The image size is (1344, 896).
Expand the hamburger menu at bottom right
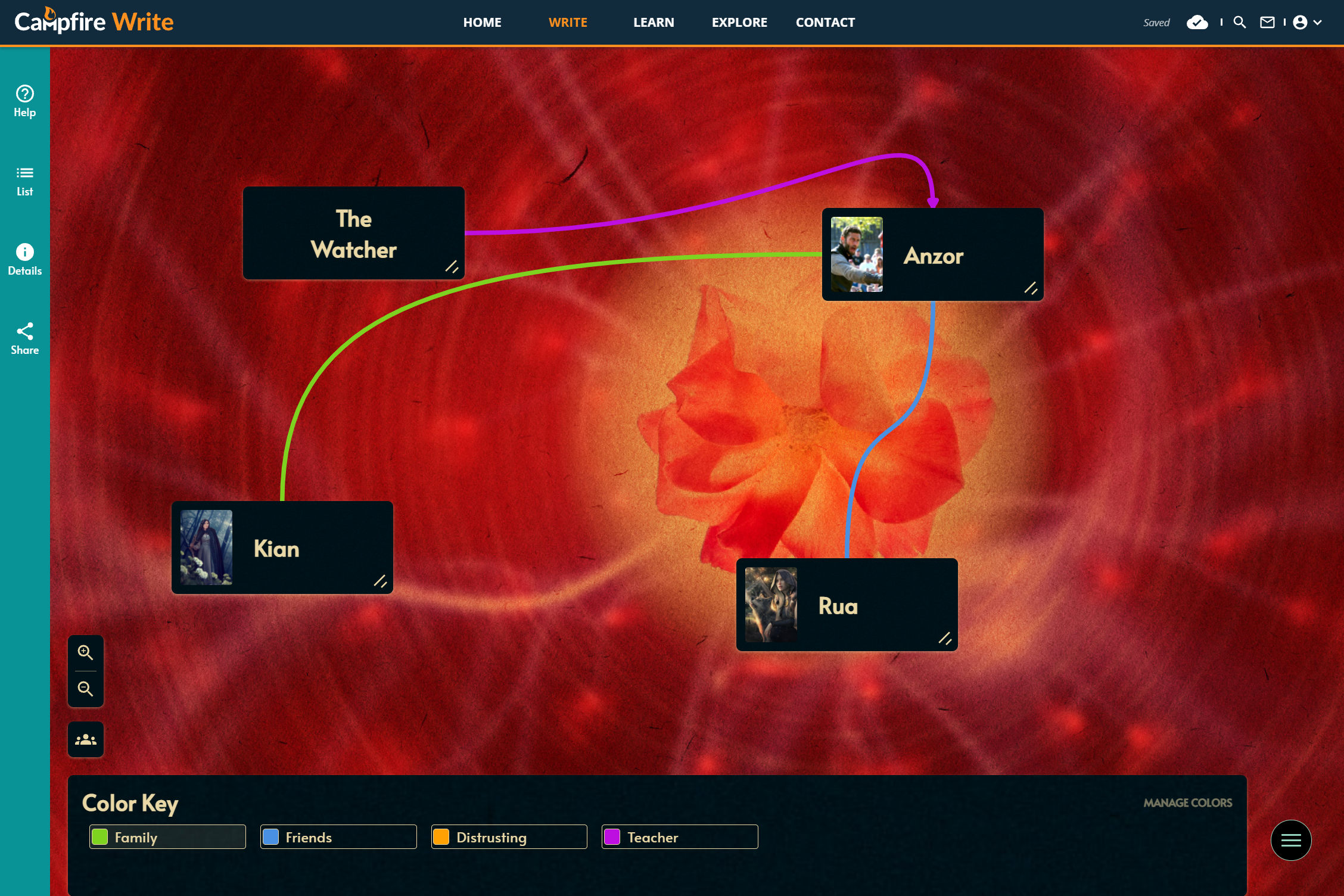(x=1291, y=840)
